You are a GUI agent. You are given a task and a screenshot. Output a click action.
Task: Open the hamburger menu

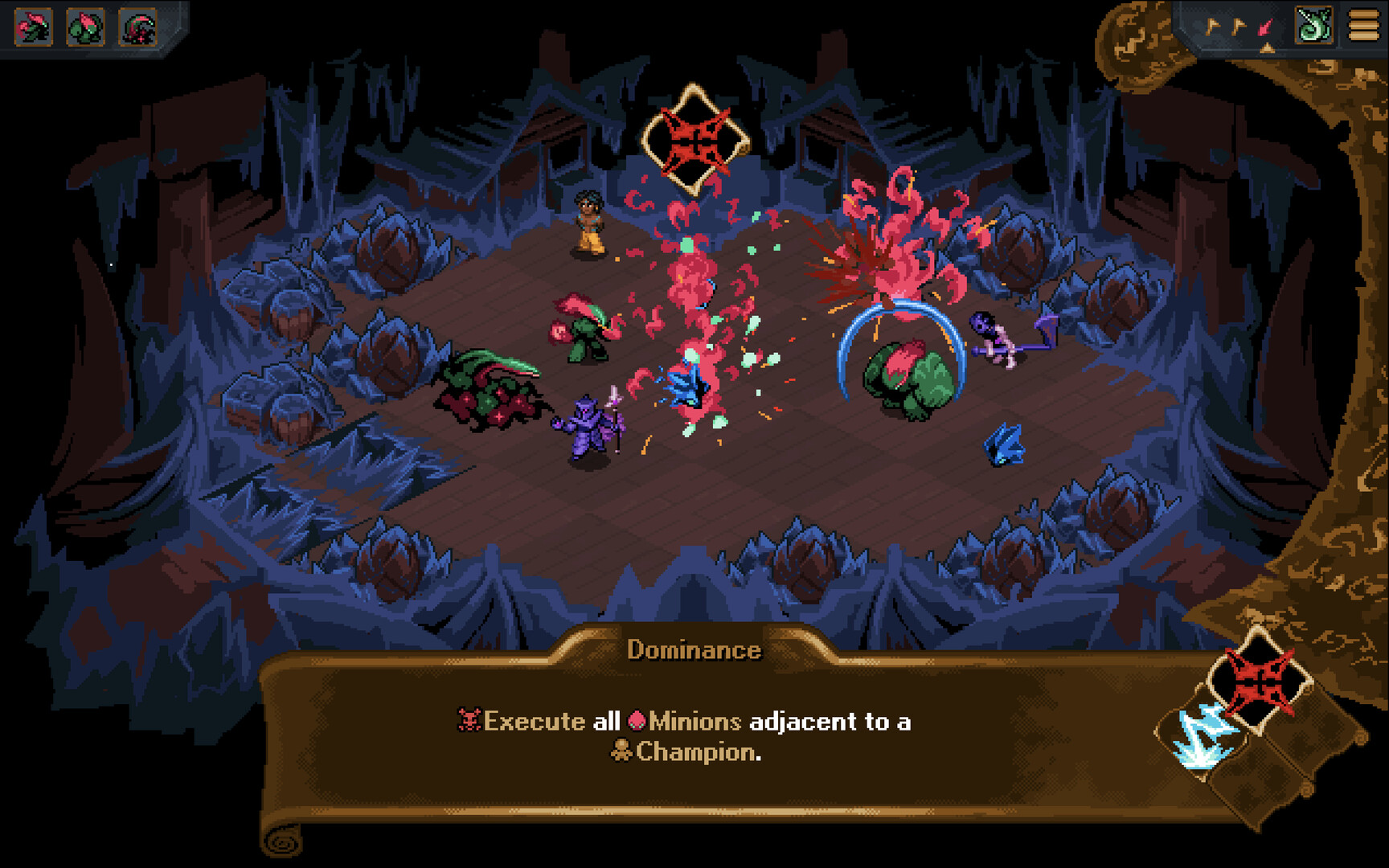1363,25
